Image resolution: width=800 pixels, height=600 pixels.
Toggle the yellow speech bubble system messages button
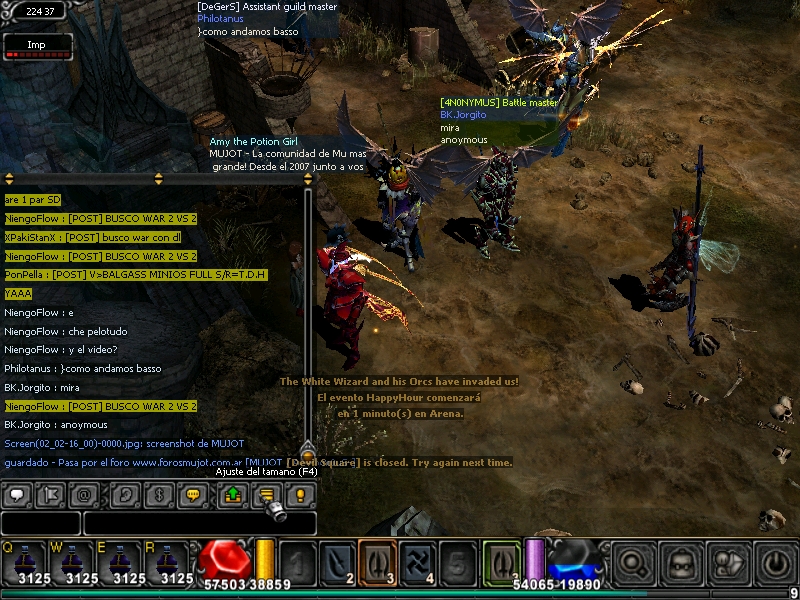(193, 494)
